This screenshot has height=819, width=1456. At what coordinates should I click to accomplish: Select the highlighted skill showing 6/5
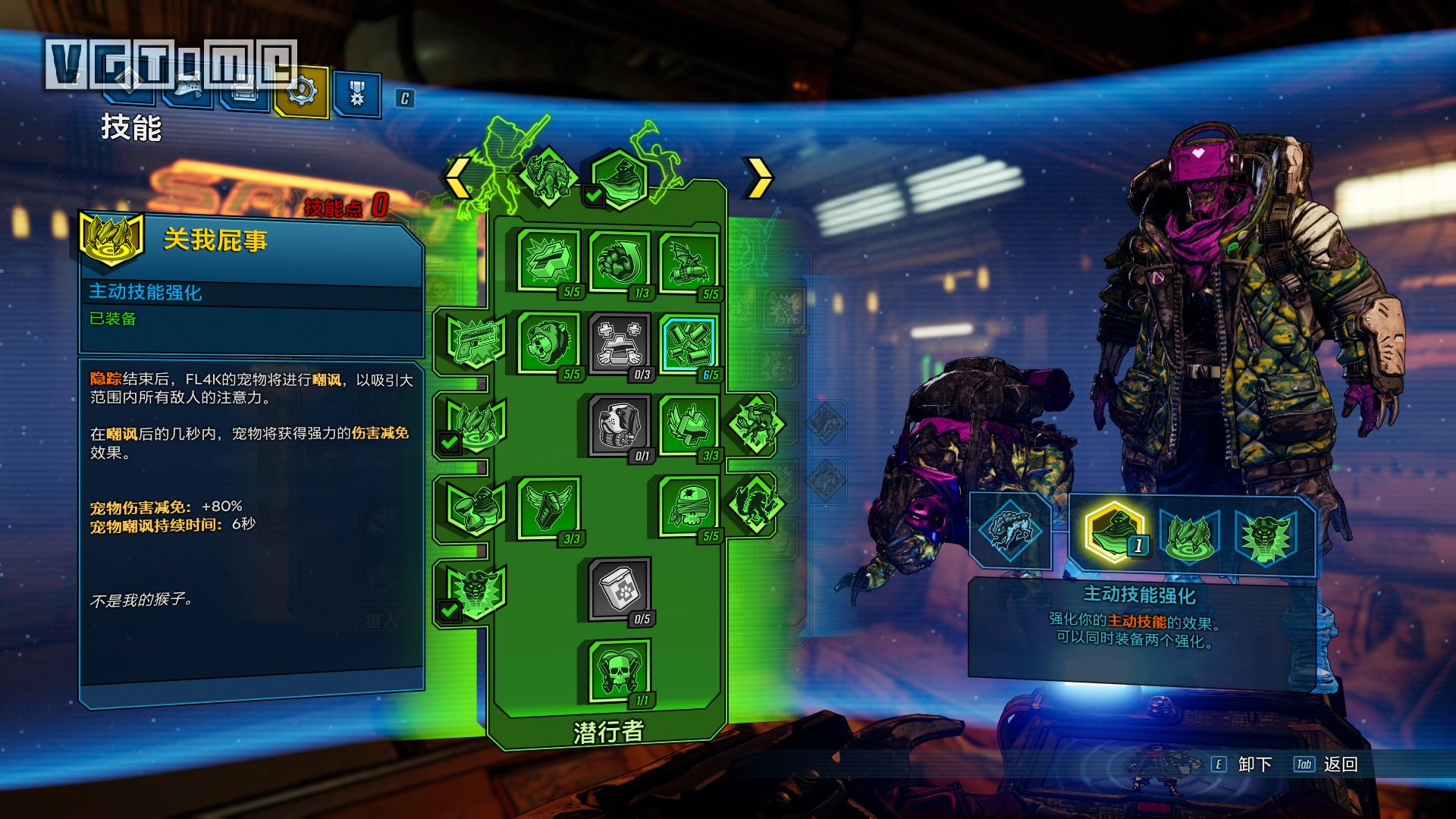click(689, 343)
